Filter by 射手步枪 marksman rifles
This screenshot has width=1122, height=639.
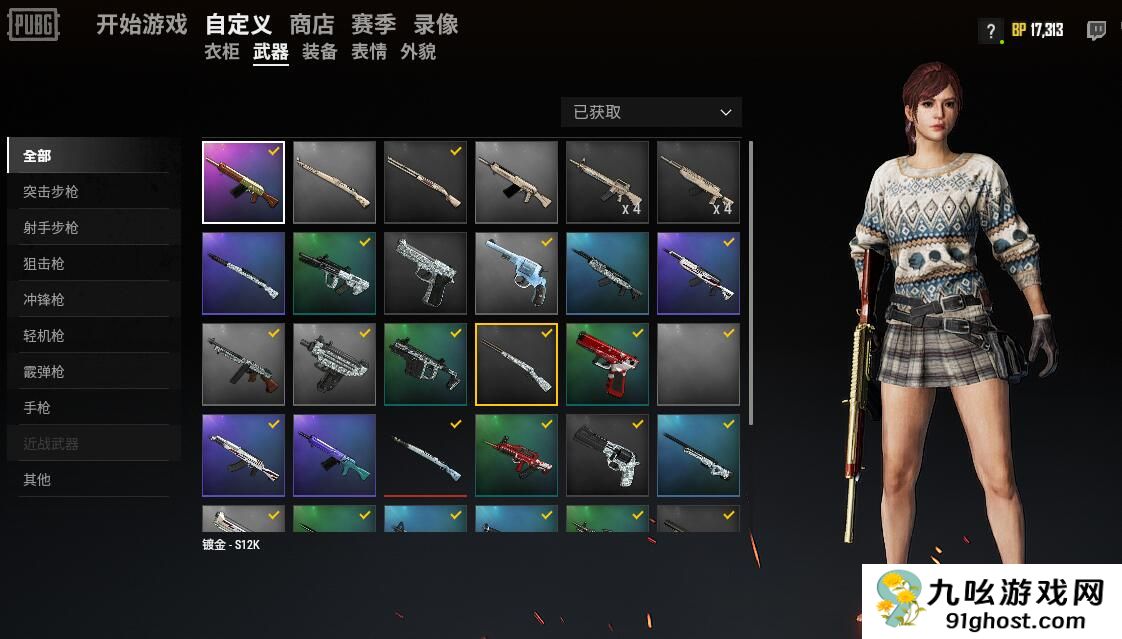pyautogui.click(x=51, y=228)
